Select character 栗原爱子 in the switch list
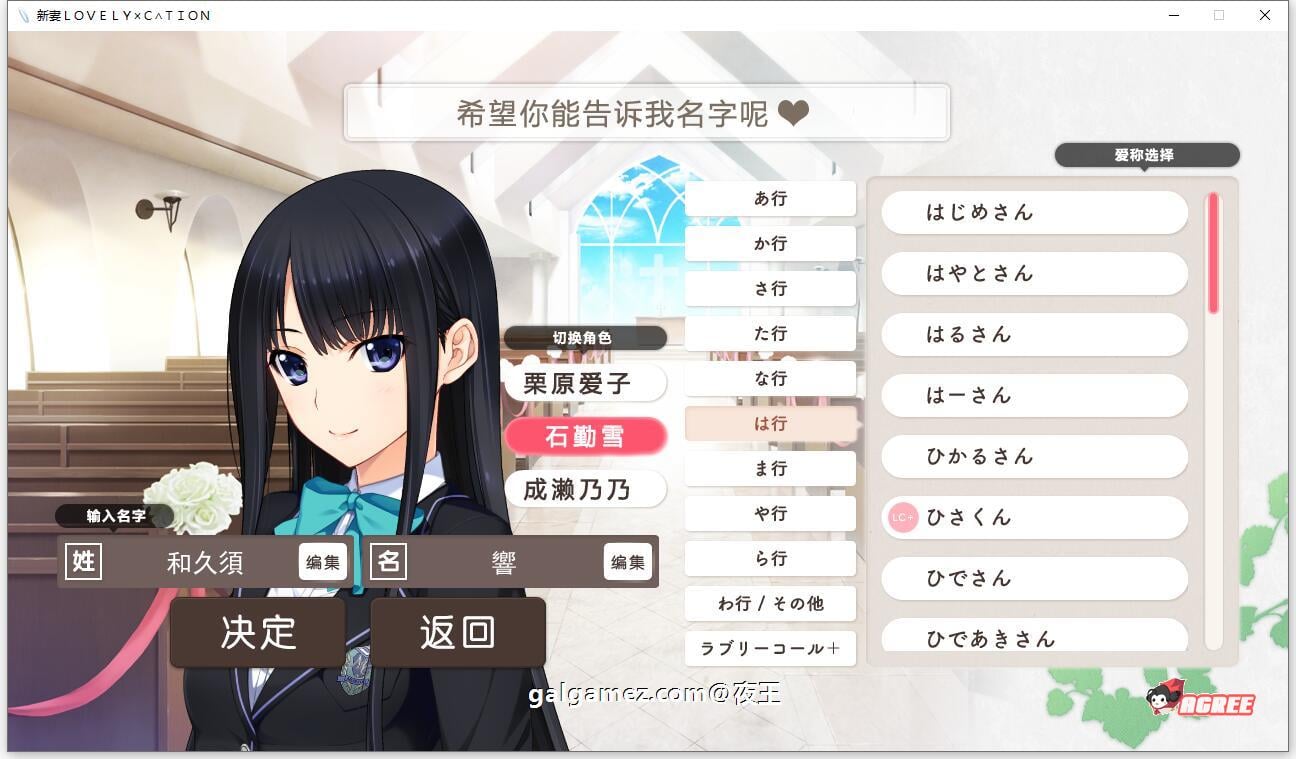 tap(585, 384)
